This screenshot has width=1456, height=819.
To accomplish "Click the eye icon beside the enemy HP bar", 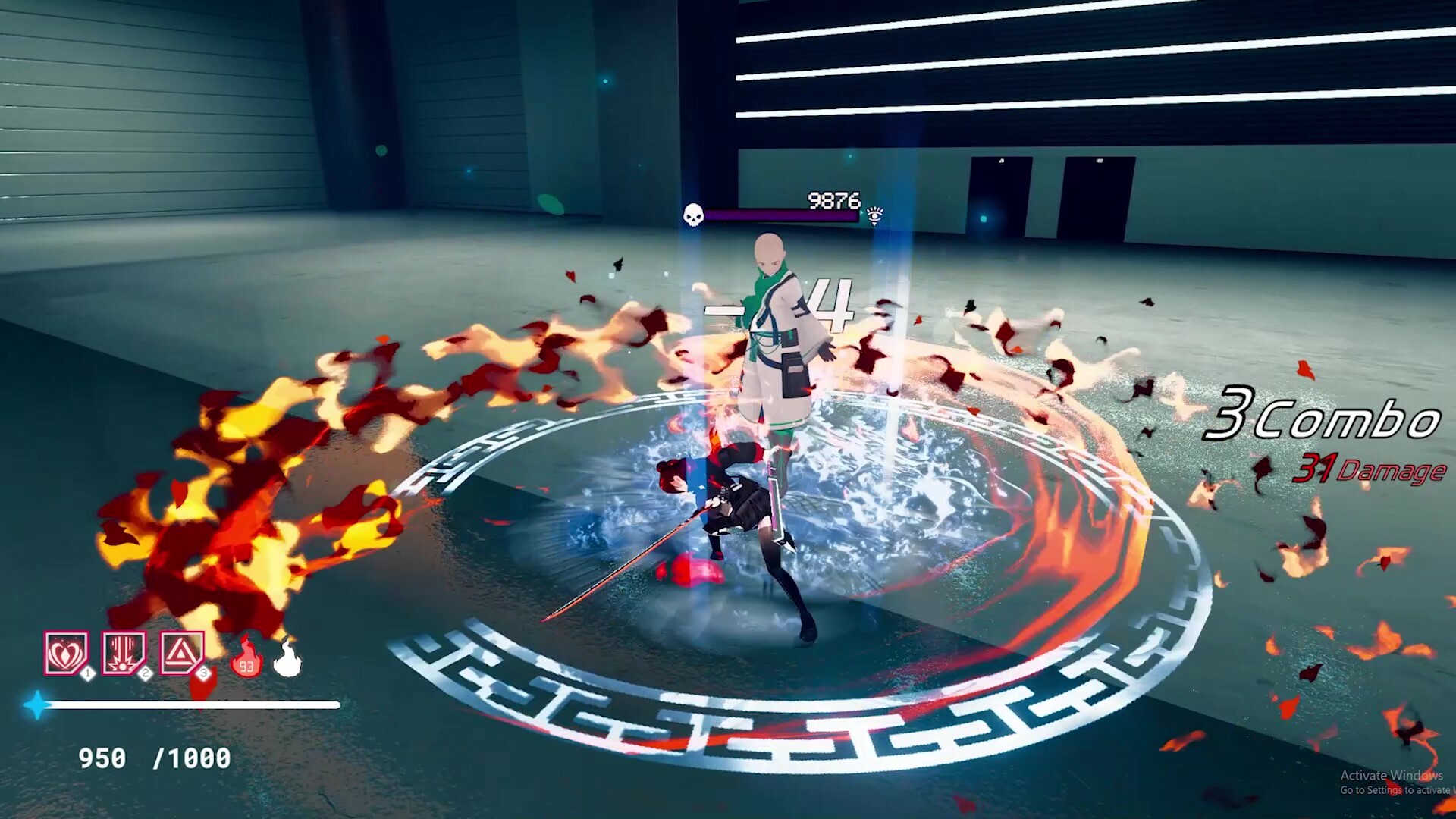I will [x=874, y=215].
